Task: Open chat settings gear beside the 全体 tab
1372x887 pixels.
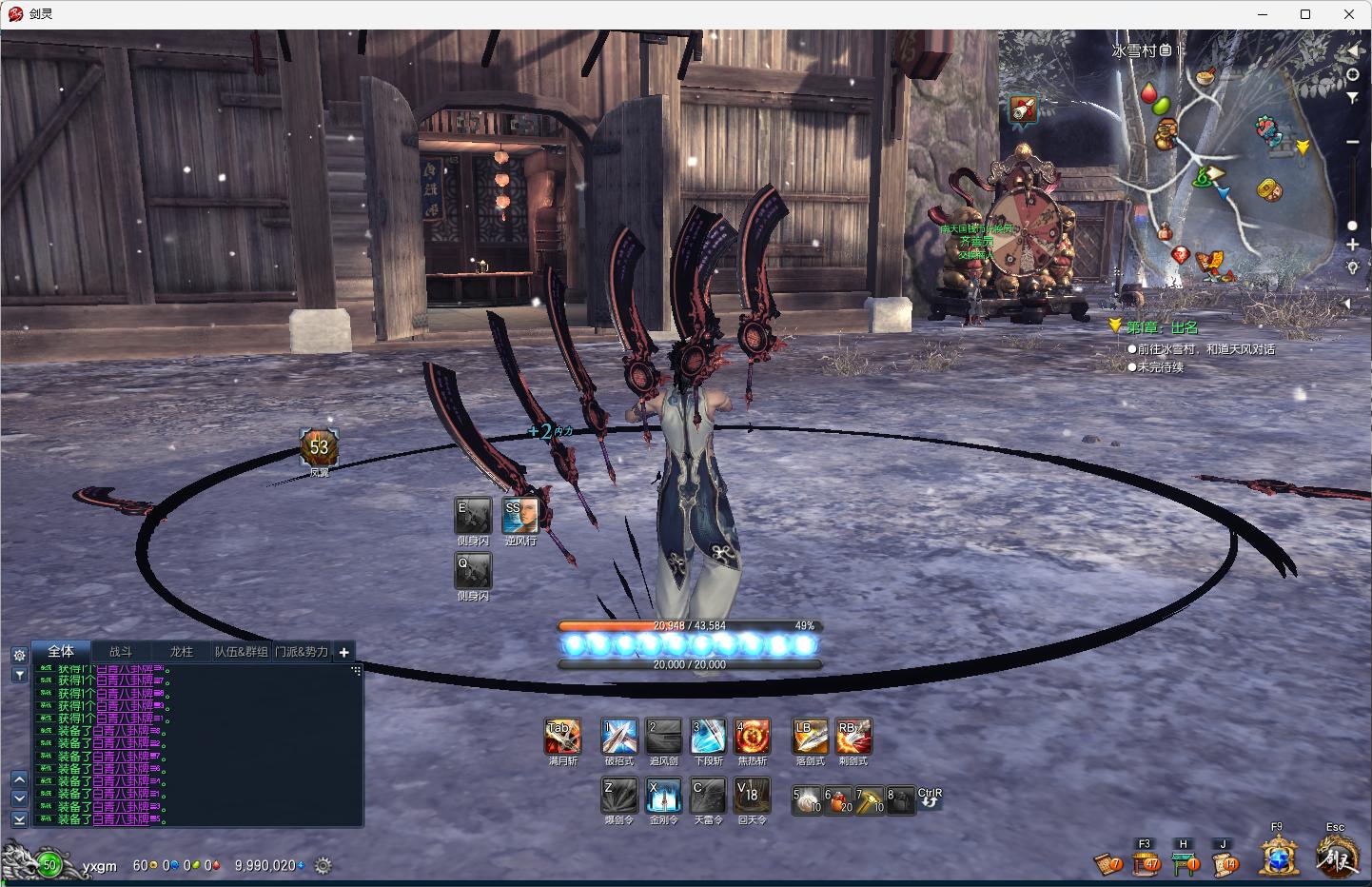Action: click(19, 655)
